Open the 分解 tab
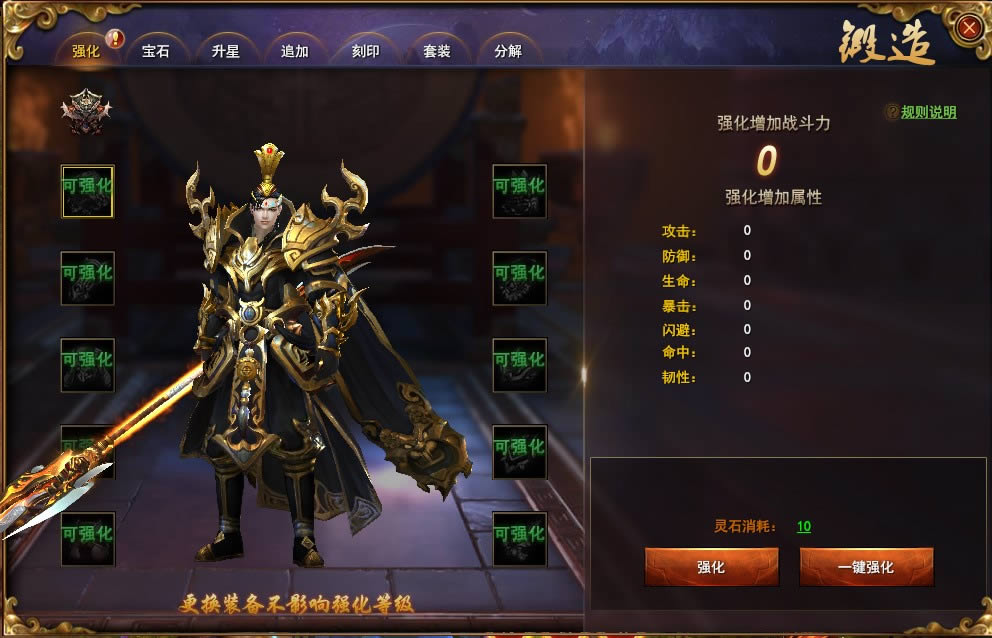The width and height of the screenshot is (992, 638). (508, 51)
